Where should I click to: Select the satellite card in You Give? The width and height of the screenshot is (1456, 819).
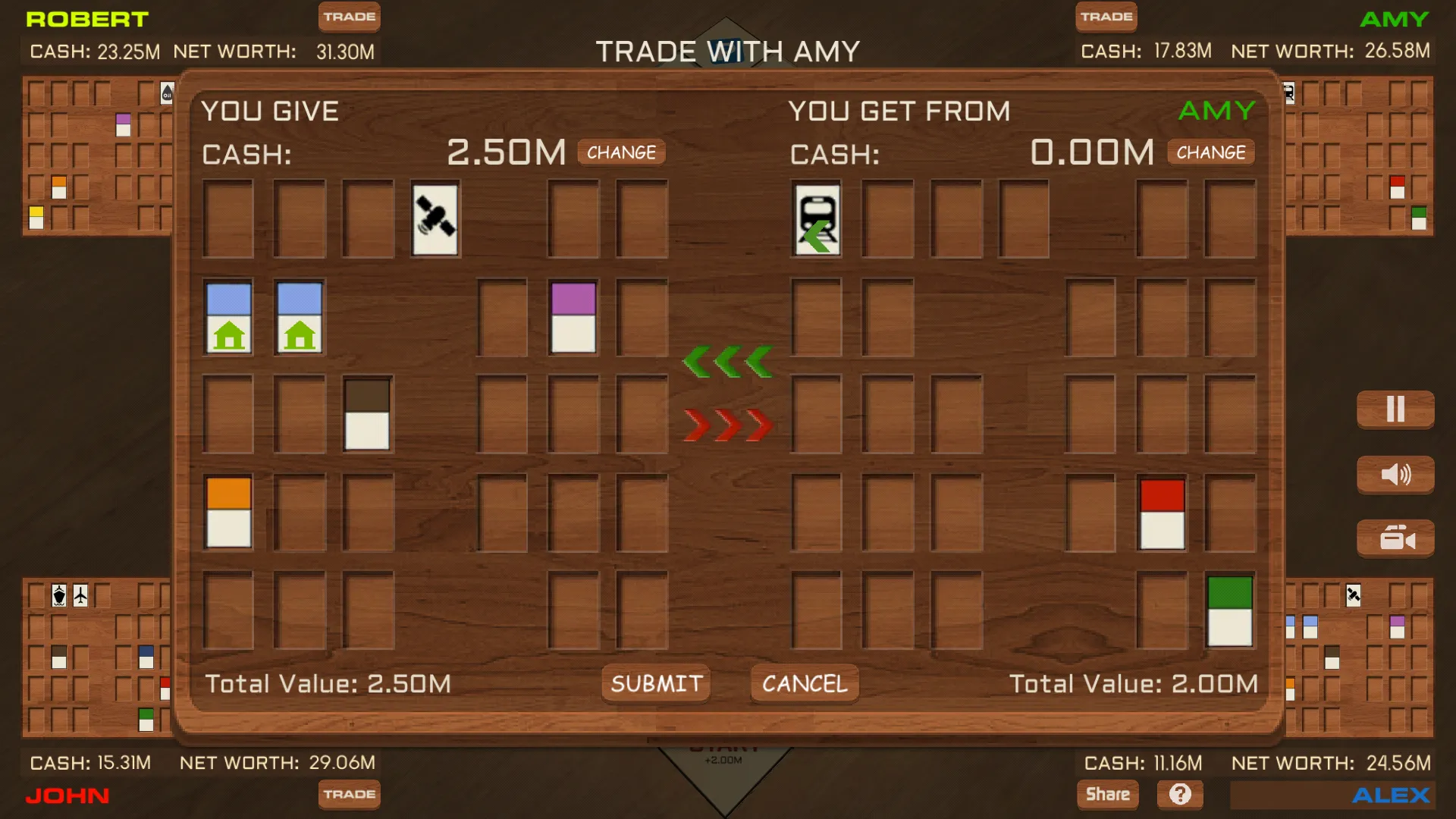click(x=435, y=220)
